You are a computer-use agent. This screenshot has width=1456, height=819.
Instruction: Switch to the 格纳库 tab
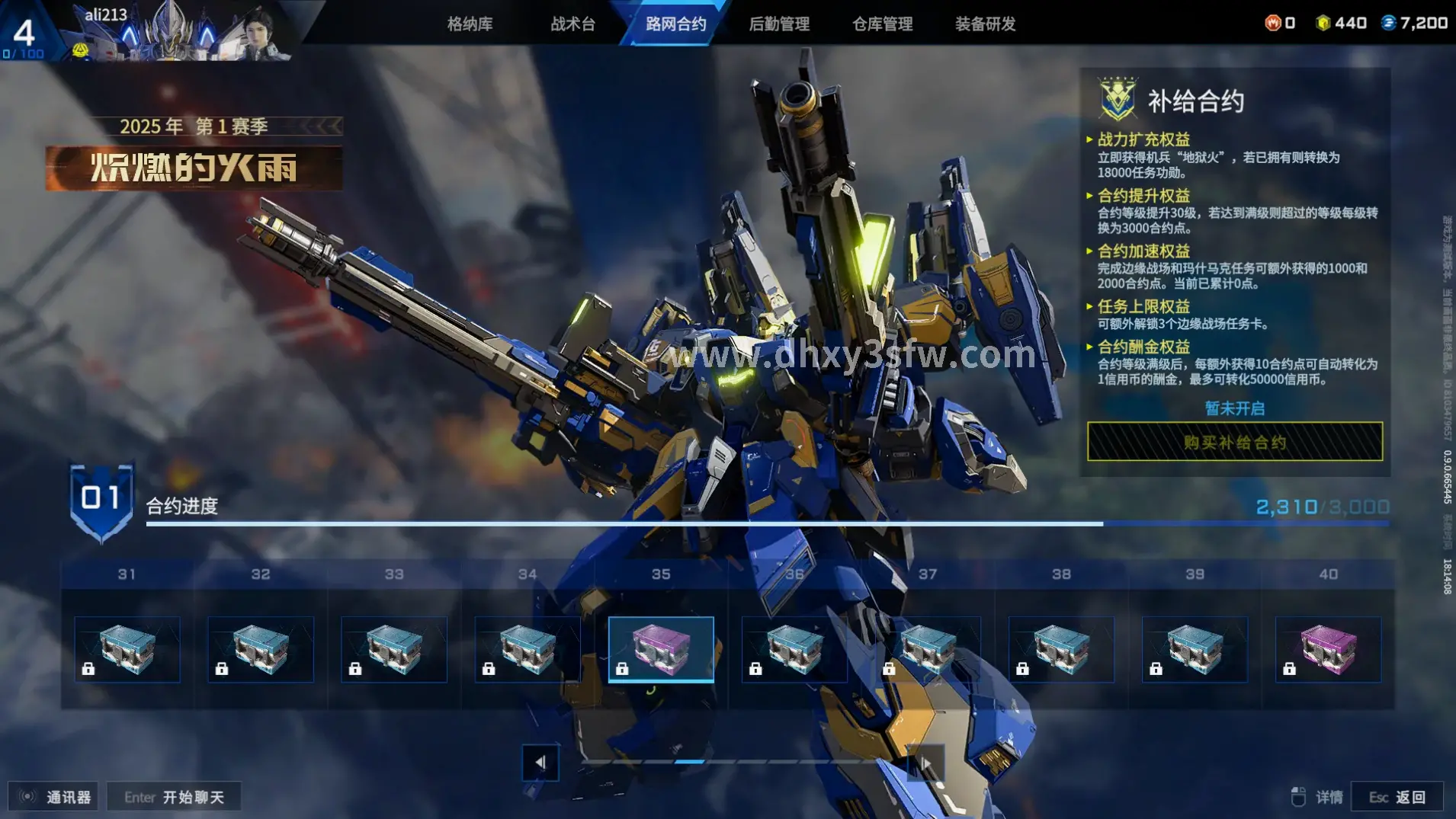point(470,24)
